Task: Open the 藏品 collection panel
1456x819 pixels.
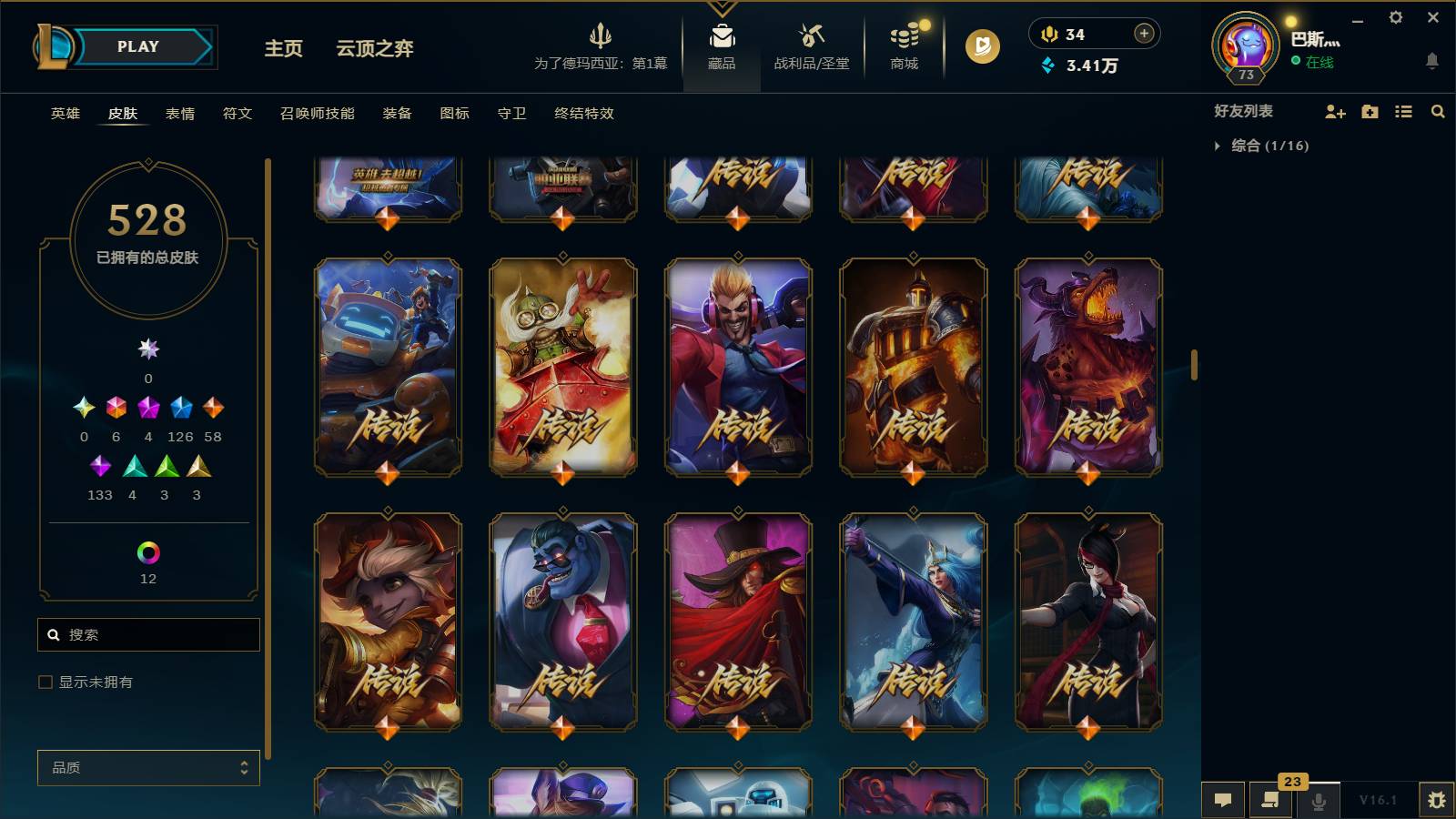Action: (722, 47)
